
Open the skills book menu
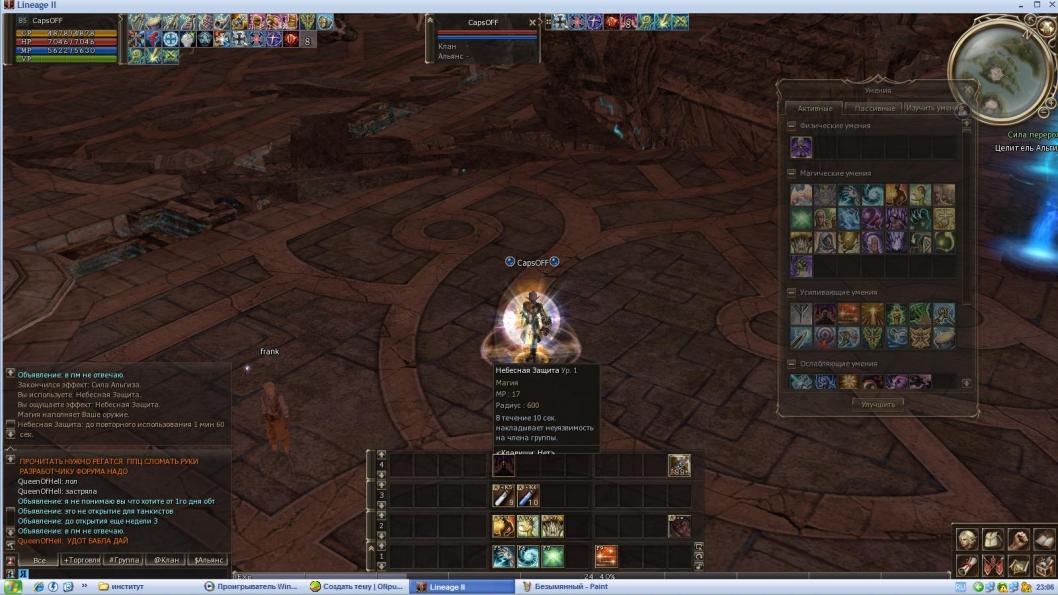(1043, 539)
